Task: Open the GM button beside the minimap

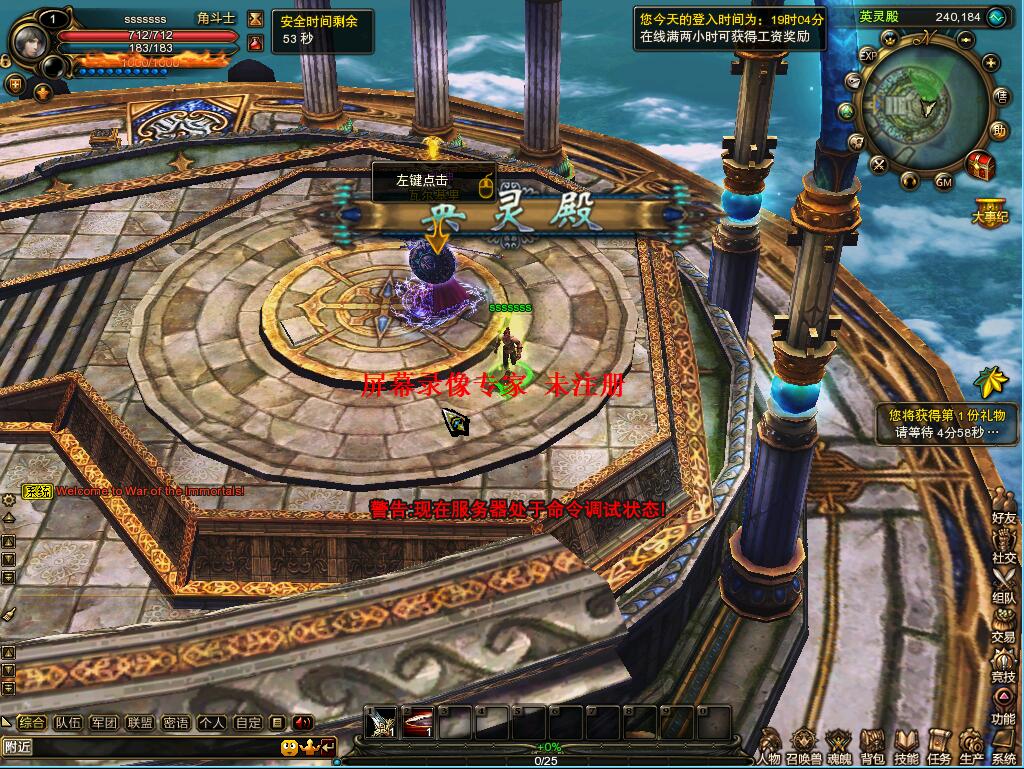Action: point(943,181)
